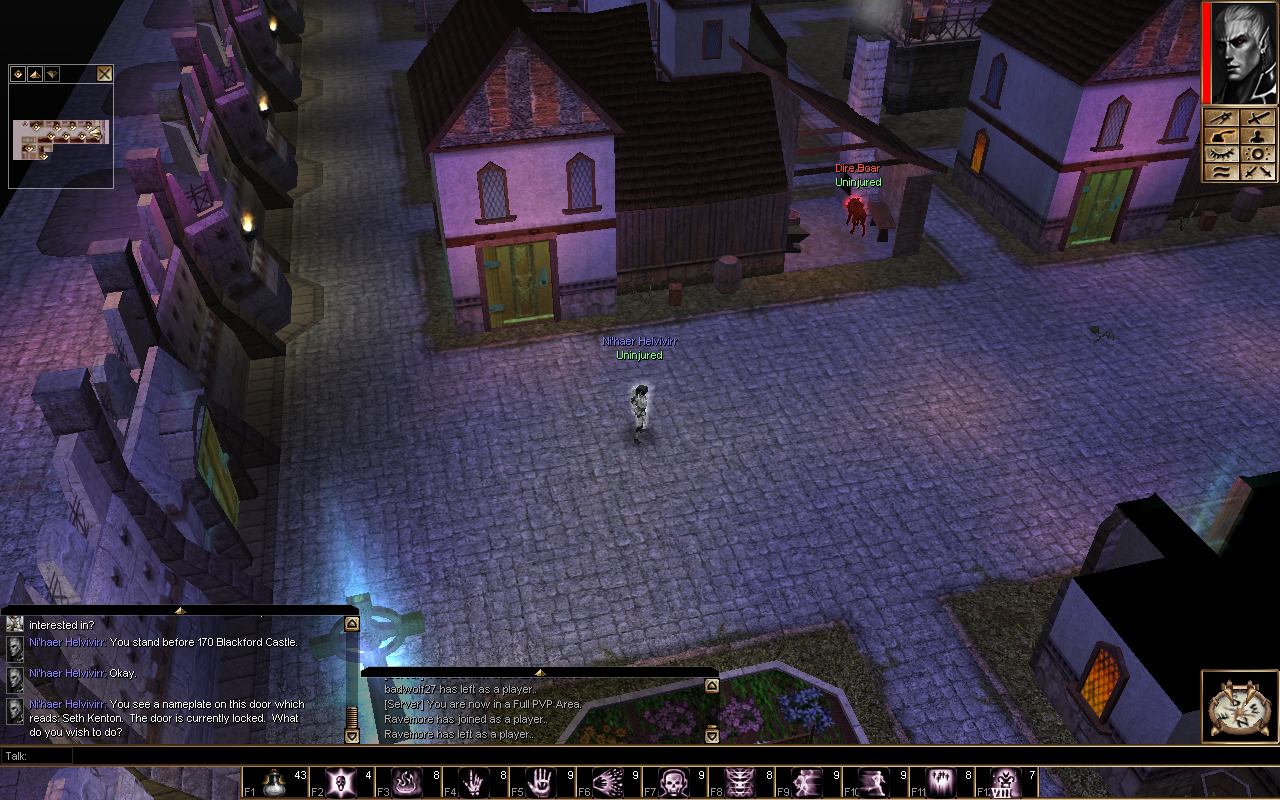Click the minimap's down-pointing pyramid button

52,73
